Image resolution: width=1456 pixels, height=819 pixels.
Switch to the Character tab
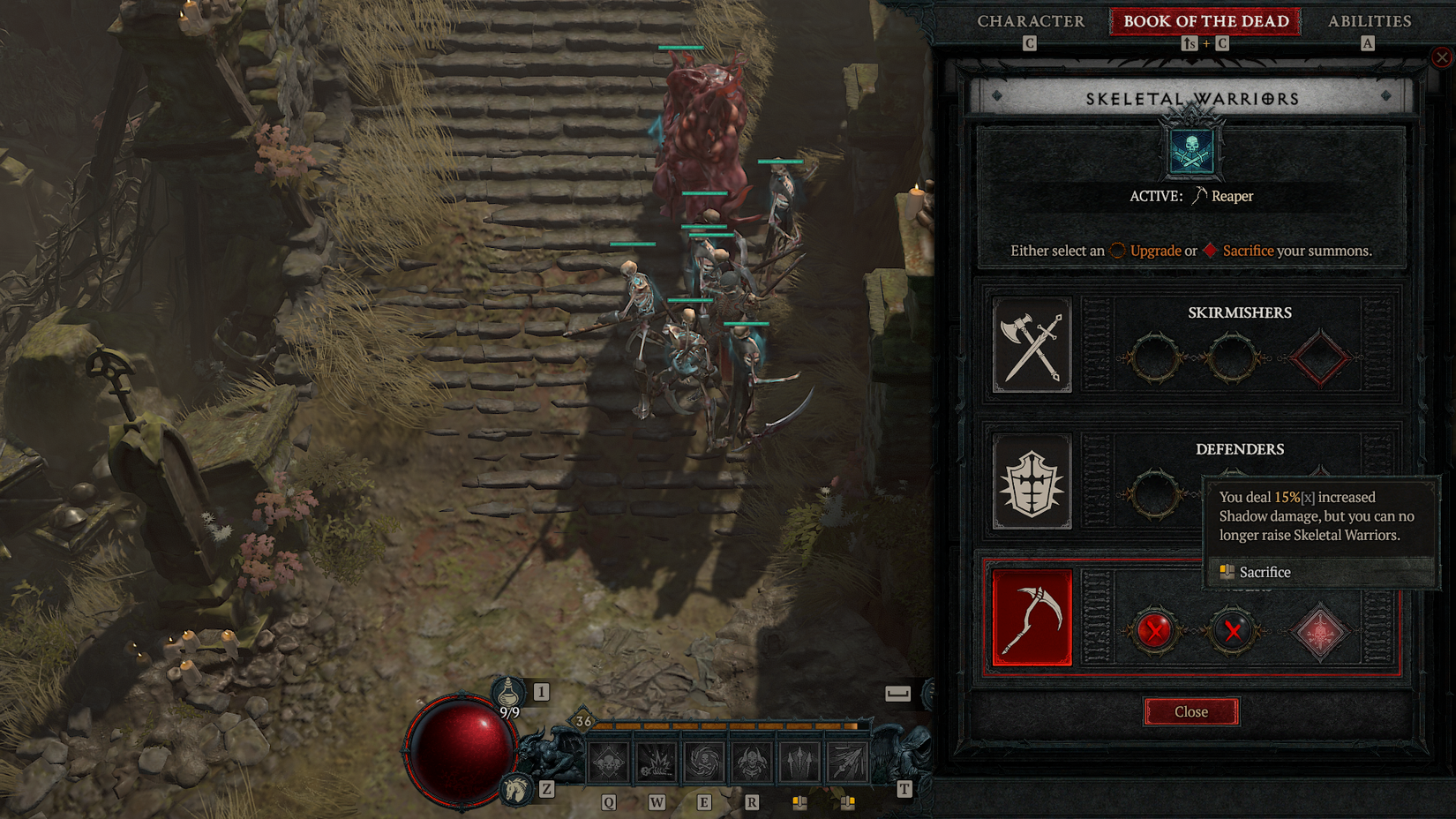(1031, 20)
